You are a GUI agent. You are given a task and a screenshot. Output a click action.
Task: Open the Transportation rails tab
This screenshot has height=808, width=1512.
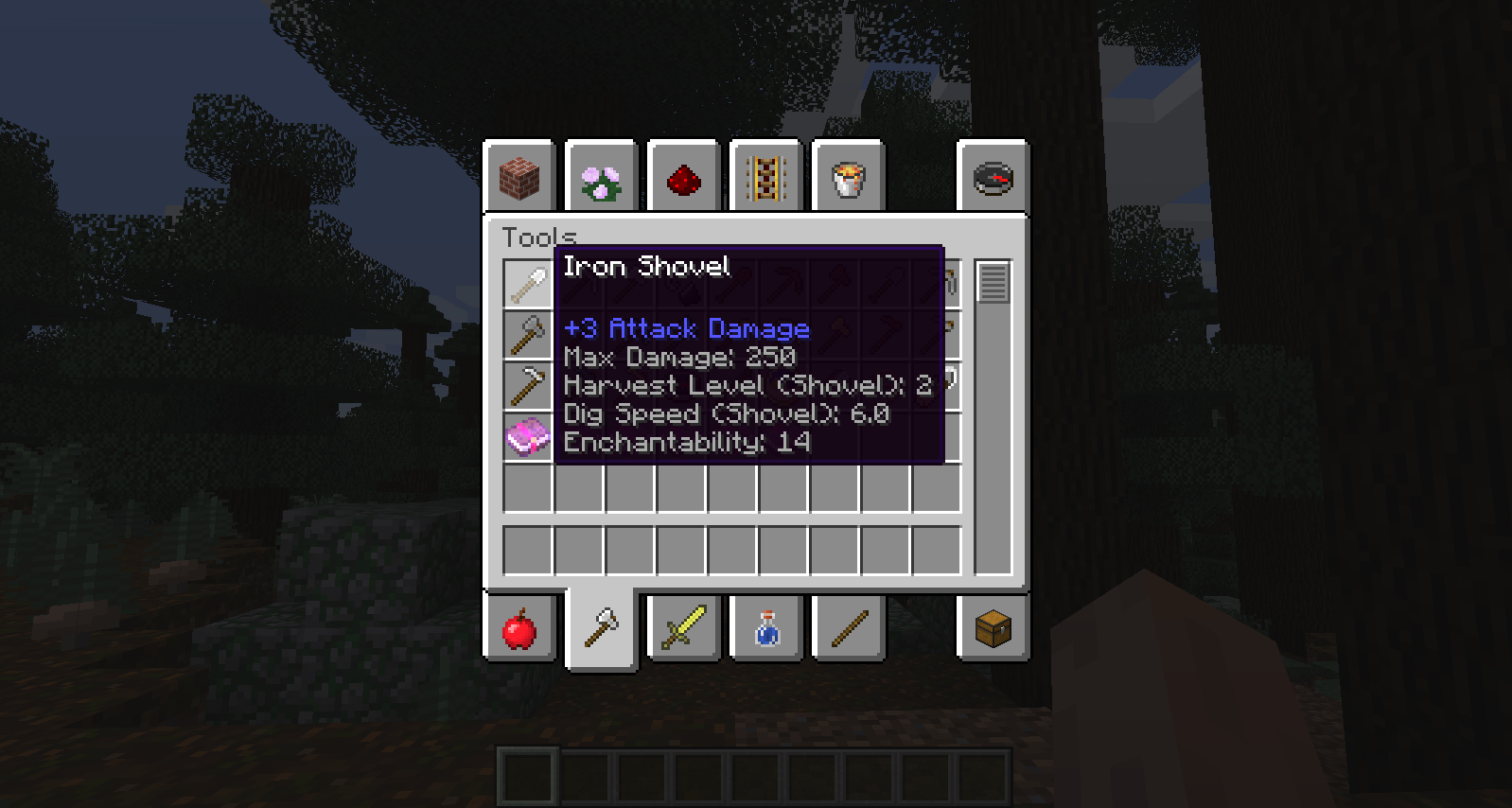pyautogui.click(x=765, y=177)
